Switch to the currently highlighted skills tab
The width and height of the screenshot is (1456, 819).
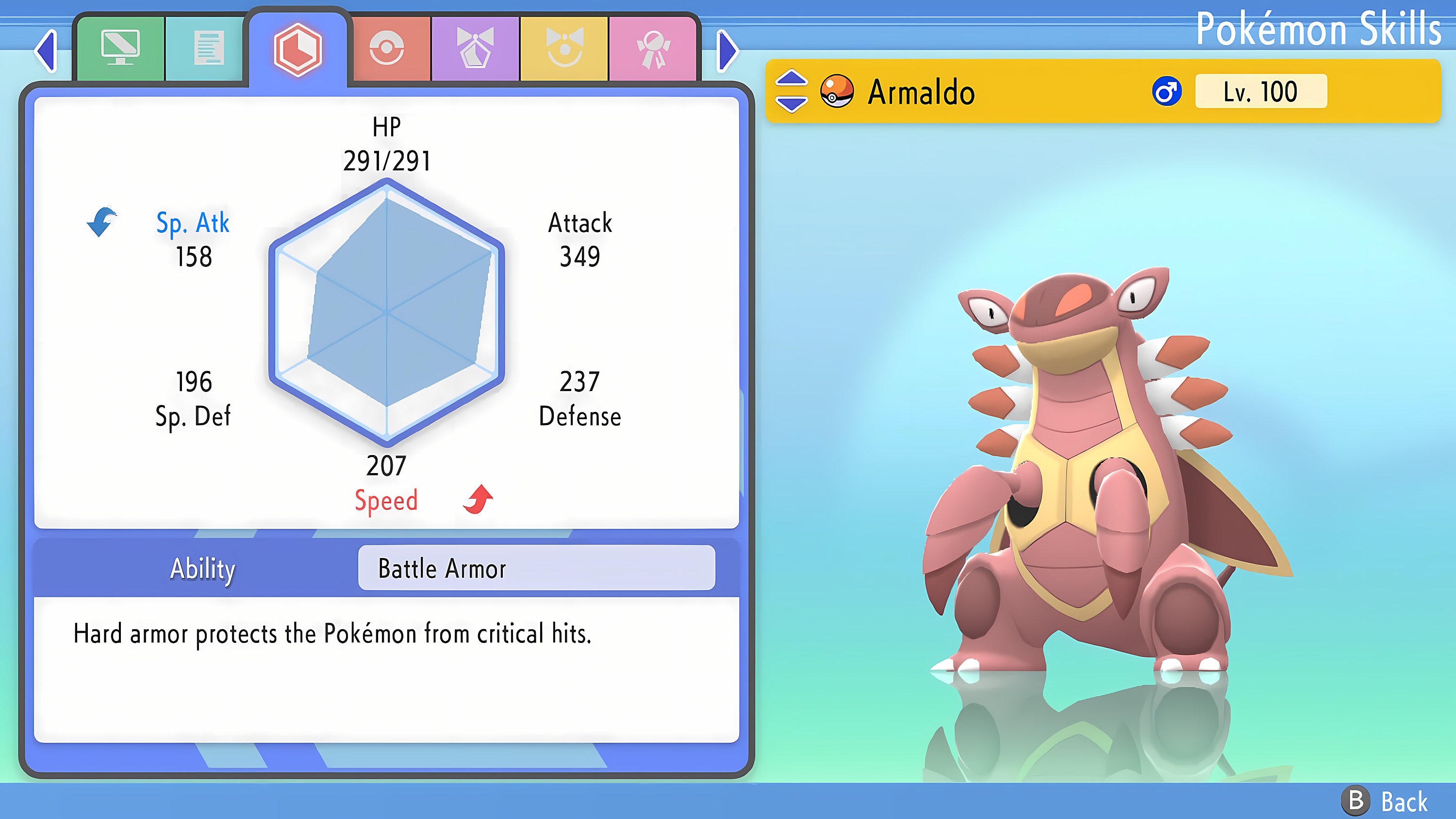(299, 50)
